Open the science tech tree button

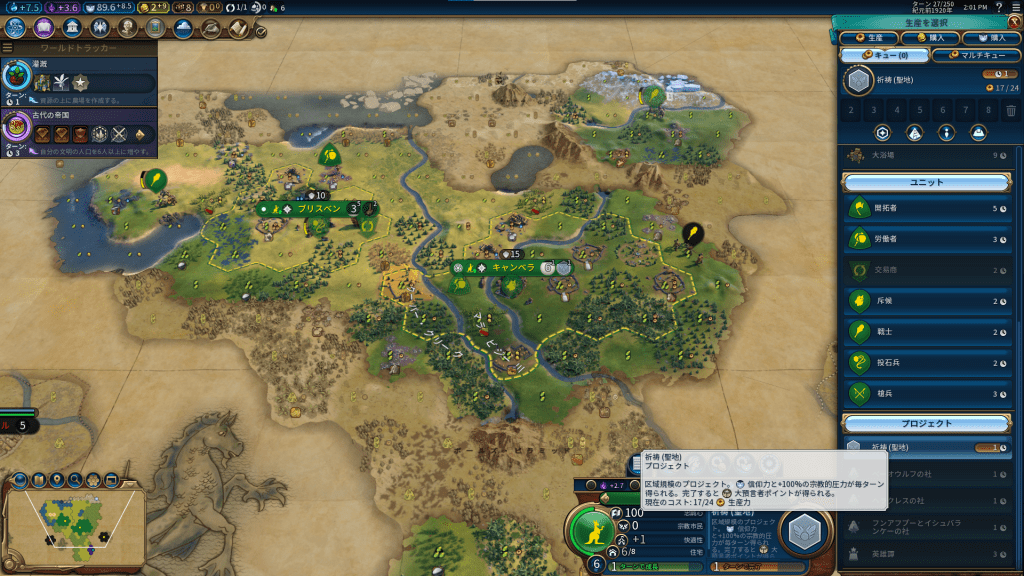pyautogui.click(x=17, y=28)
